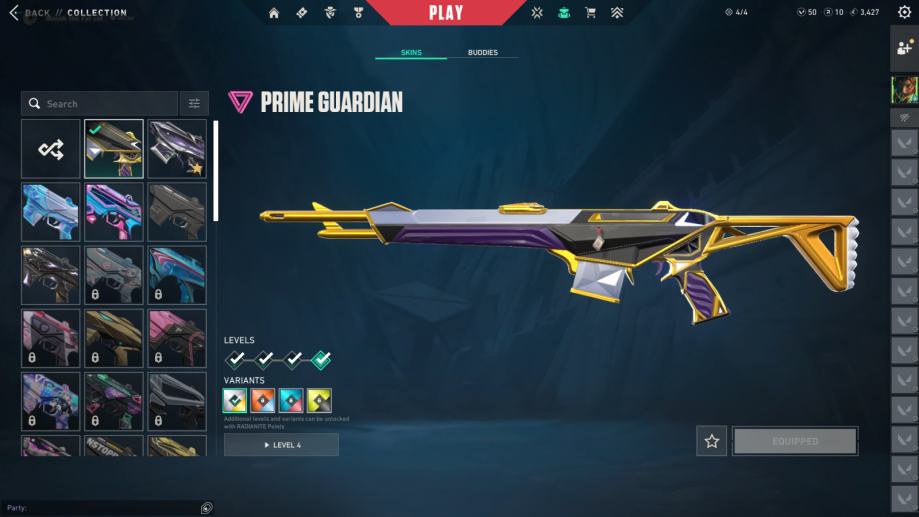Choose the random skin shuffle tile
919x517 pixels.
[51, 149]
